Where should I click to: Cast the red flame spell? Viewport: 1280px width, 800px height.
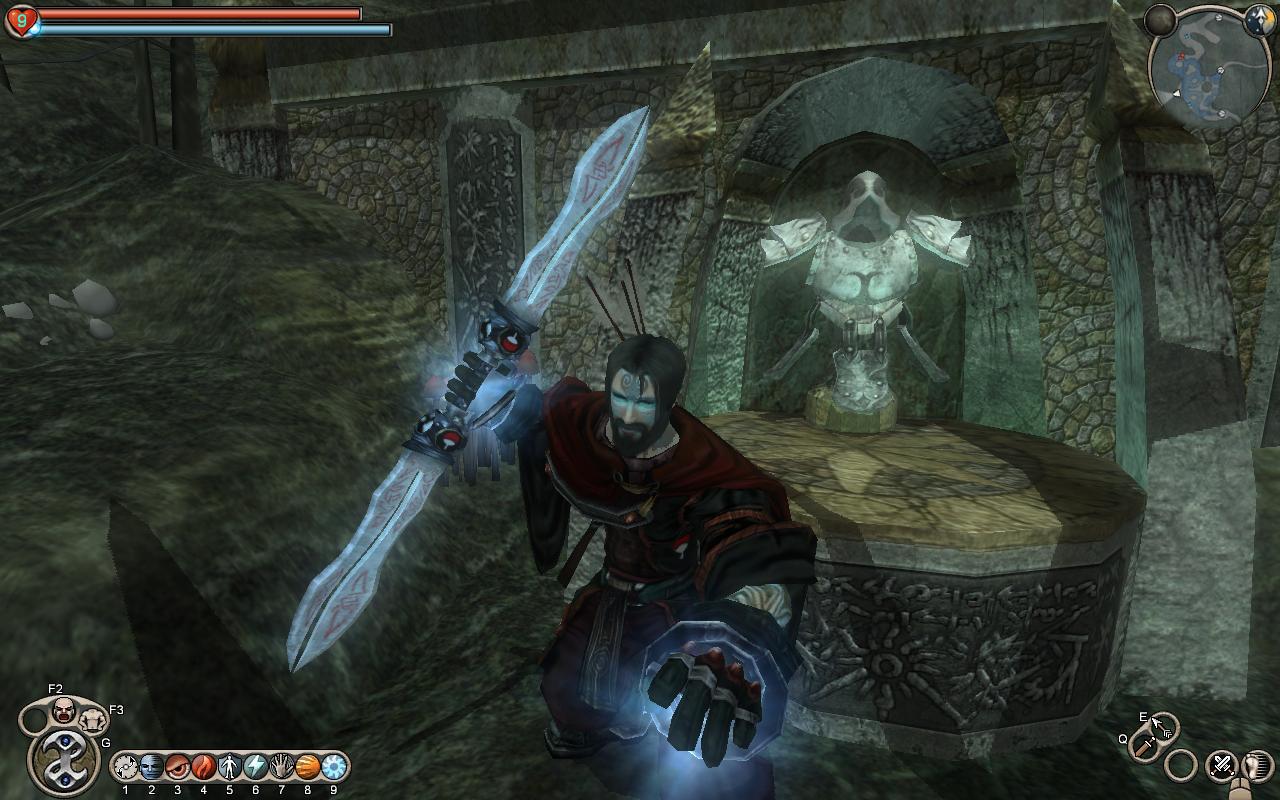point(203,767)
